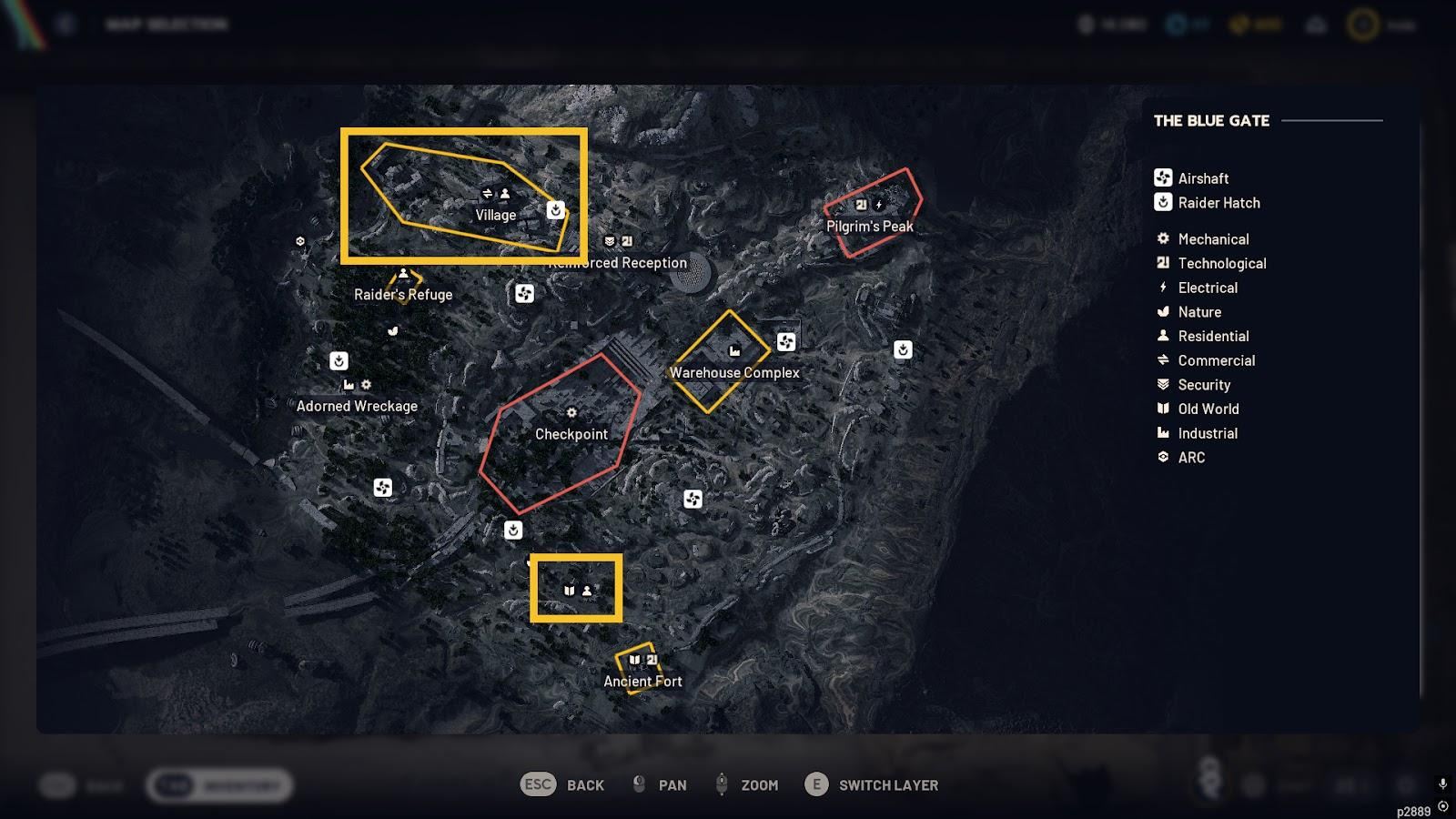This screenshot has width=1456, height=819.
Task: Pick the Old World legend entry
Action: pyautogui.click(x=1208, y=409)
